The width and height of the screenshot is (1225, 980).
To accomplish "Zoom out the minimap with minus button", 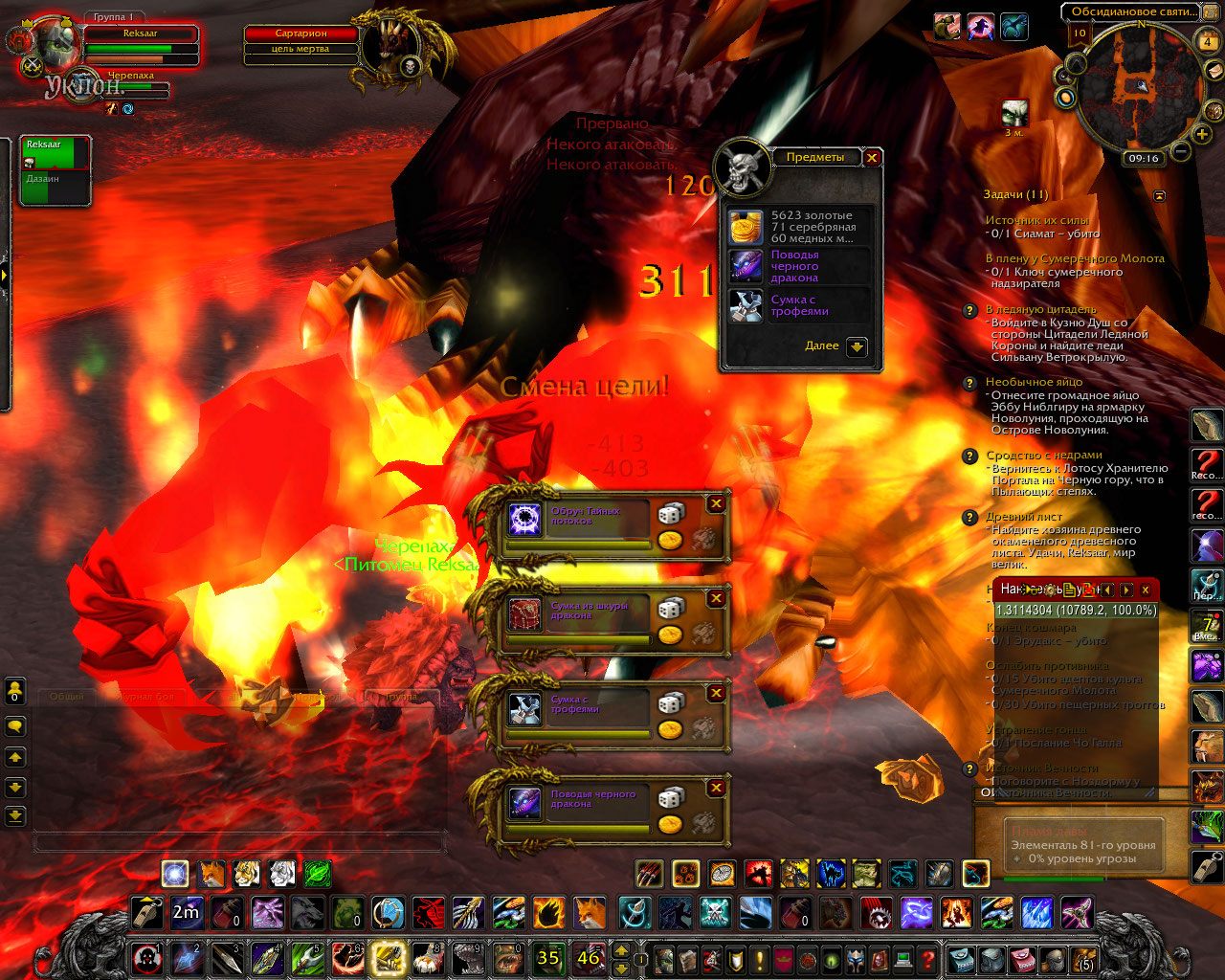I will [1181, 151].
